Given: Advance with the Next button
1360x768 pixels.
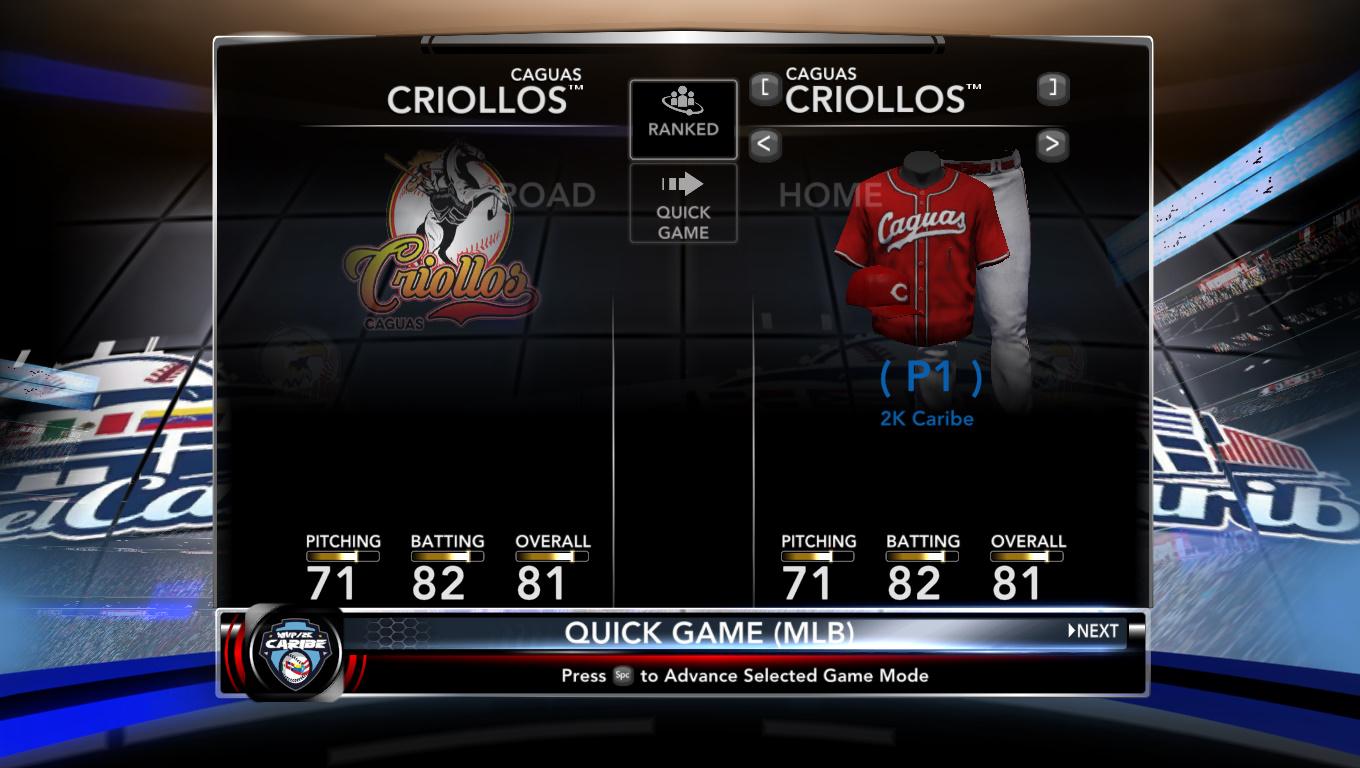Looking at the screenshot, I should click(x=1093, y=631).
